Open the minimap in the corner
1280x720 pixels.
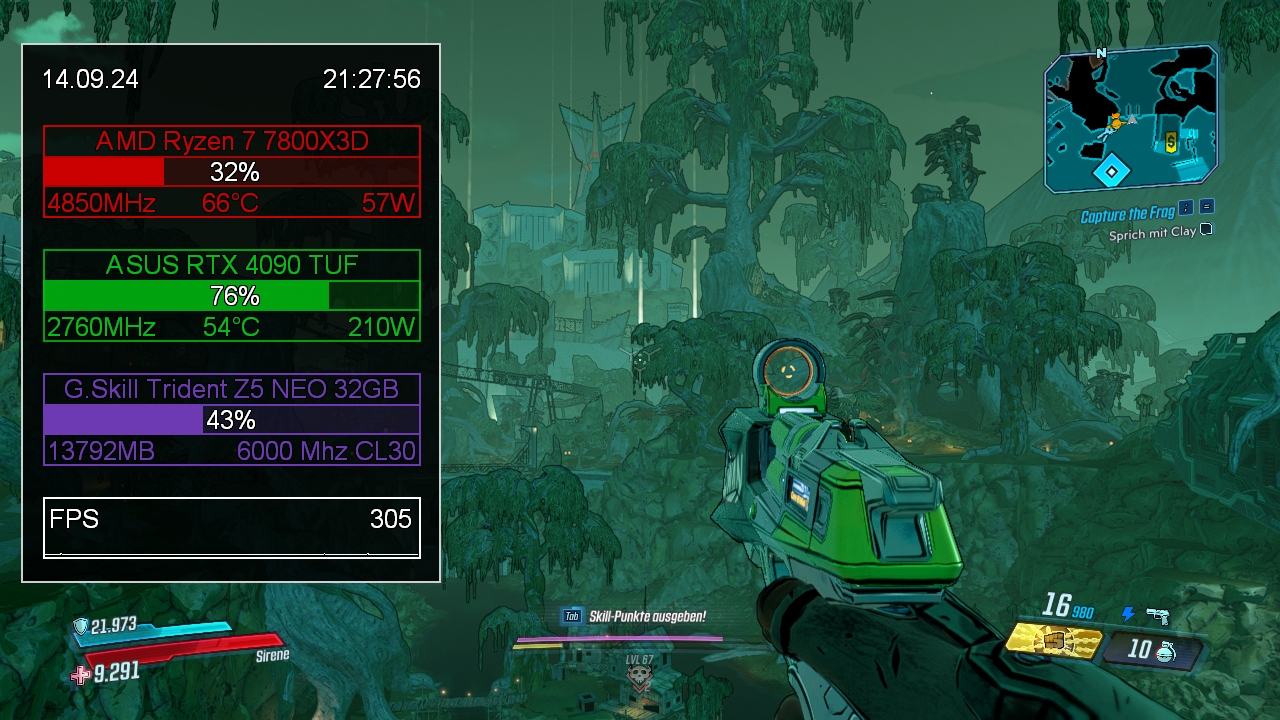pos(1130,118)
